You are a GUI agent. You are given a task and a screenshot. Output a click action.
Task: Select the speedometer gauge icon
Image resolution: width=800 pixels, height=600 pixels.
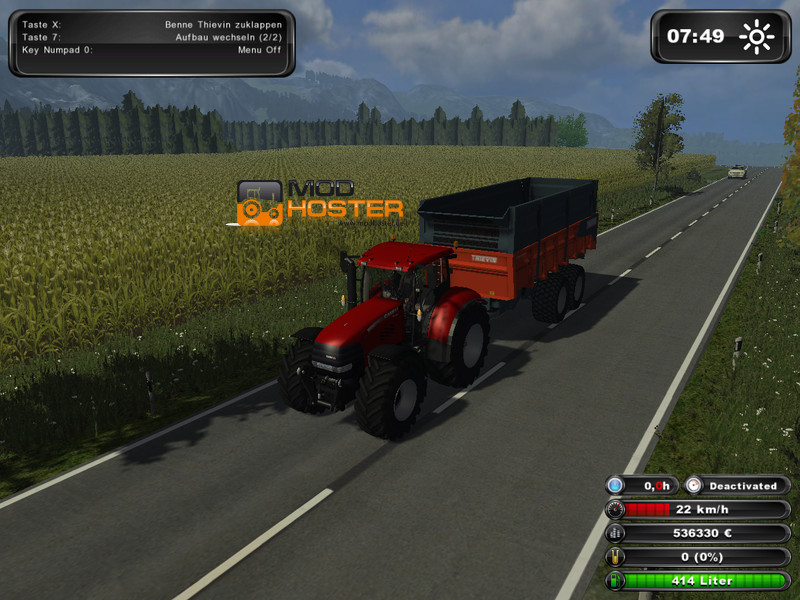[614, 509]
